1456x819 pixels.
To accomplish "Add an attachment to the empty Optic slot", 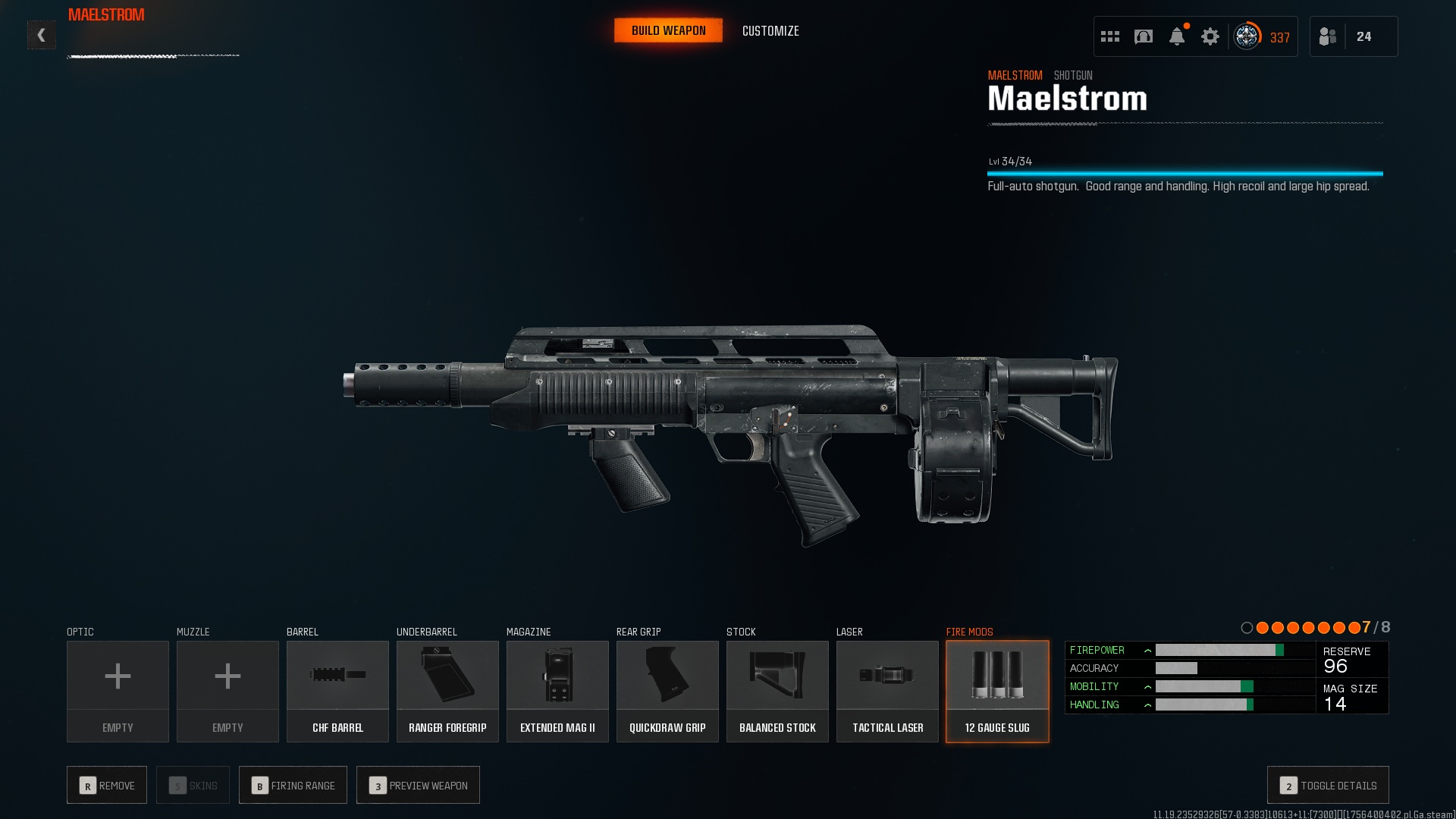I will point(118,691).
